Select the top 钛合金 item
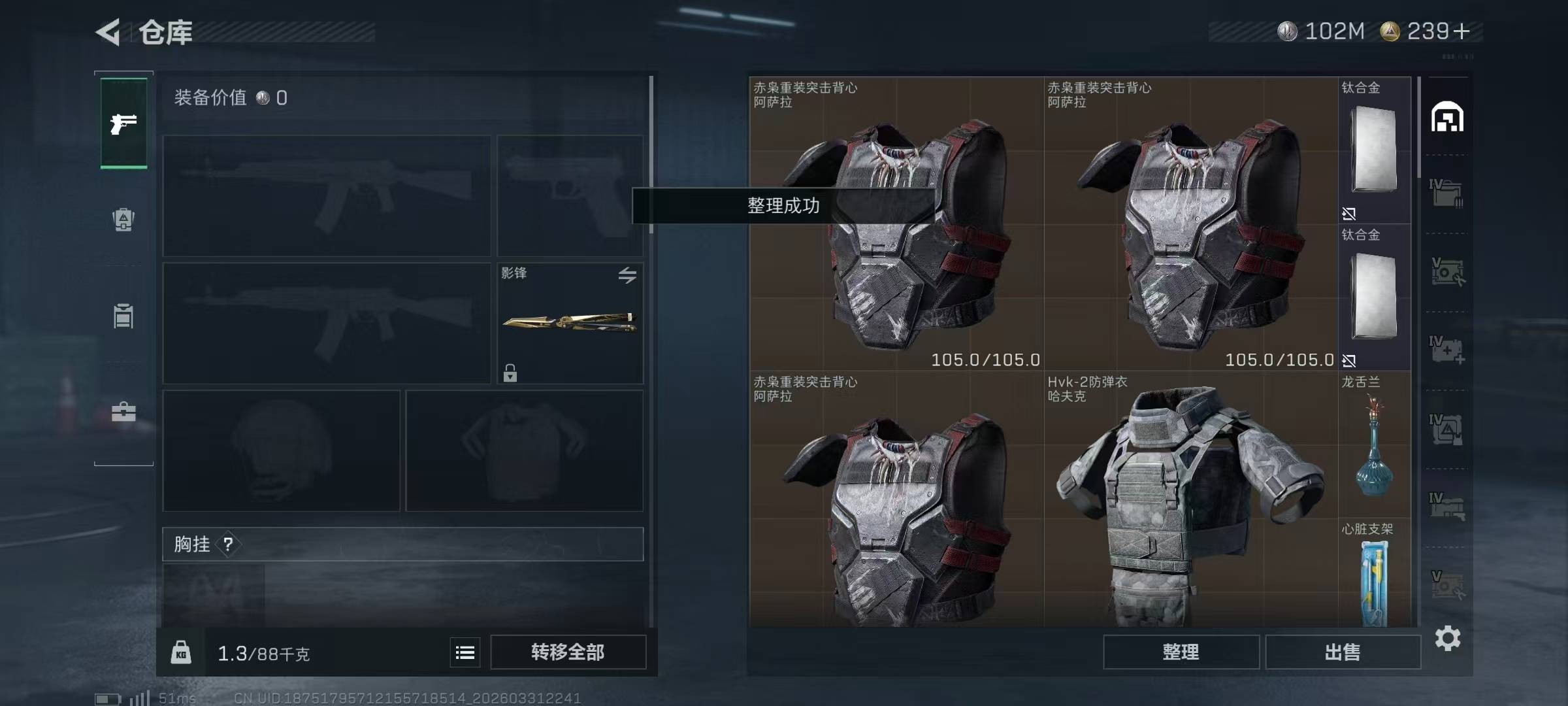Viewport: 1568px width, 706px height. pyautogui.click(x=1374, y=150)
